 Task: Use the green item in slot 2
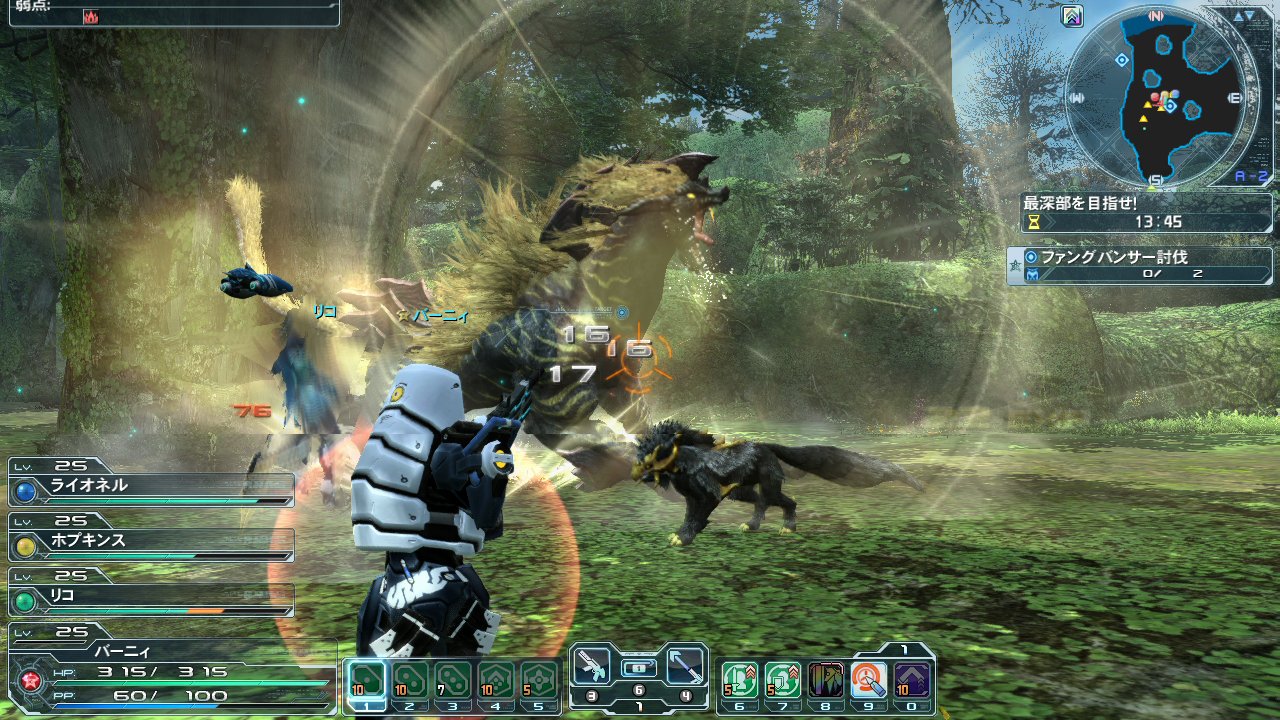(408, 680)
